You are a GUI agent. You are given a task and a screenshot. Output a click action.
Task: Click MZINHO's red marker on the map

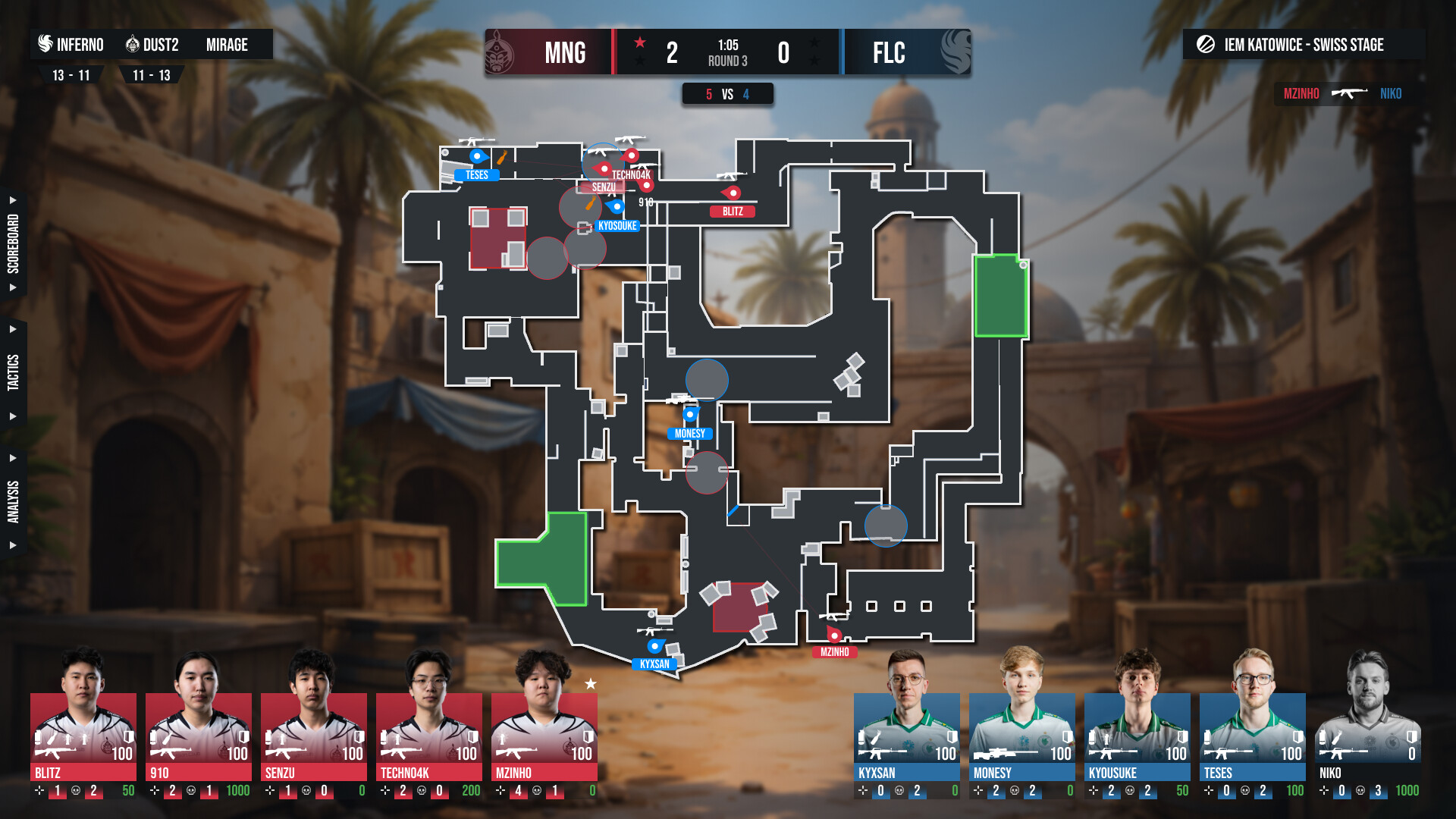[832, 636]
